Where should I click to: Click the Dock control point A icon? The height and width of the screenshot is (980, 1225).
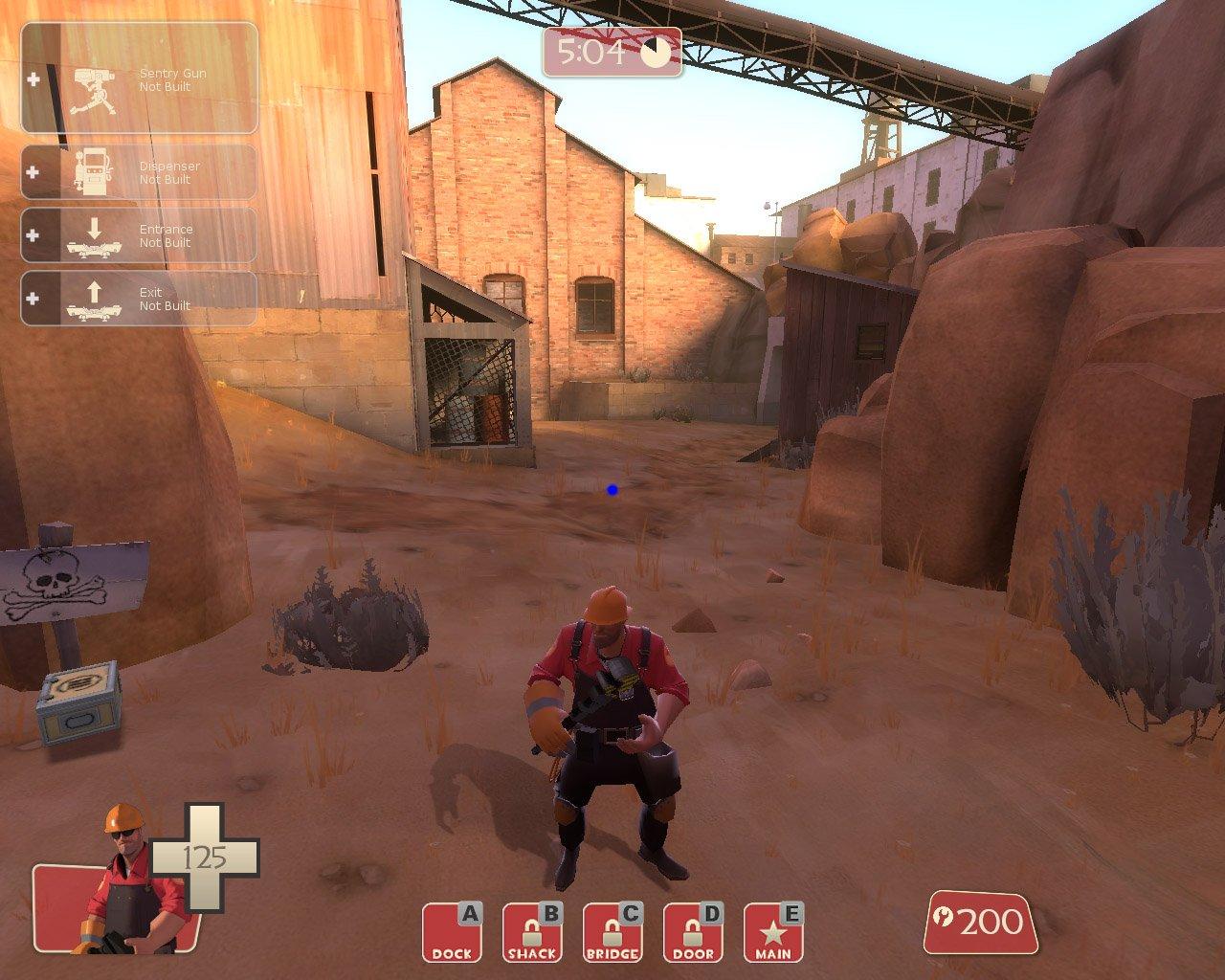(x=451, y=933)
